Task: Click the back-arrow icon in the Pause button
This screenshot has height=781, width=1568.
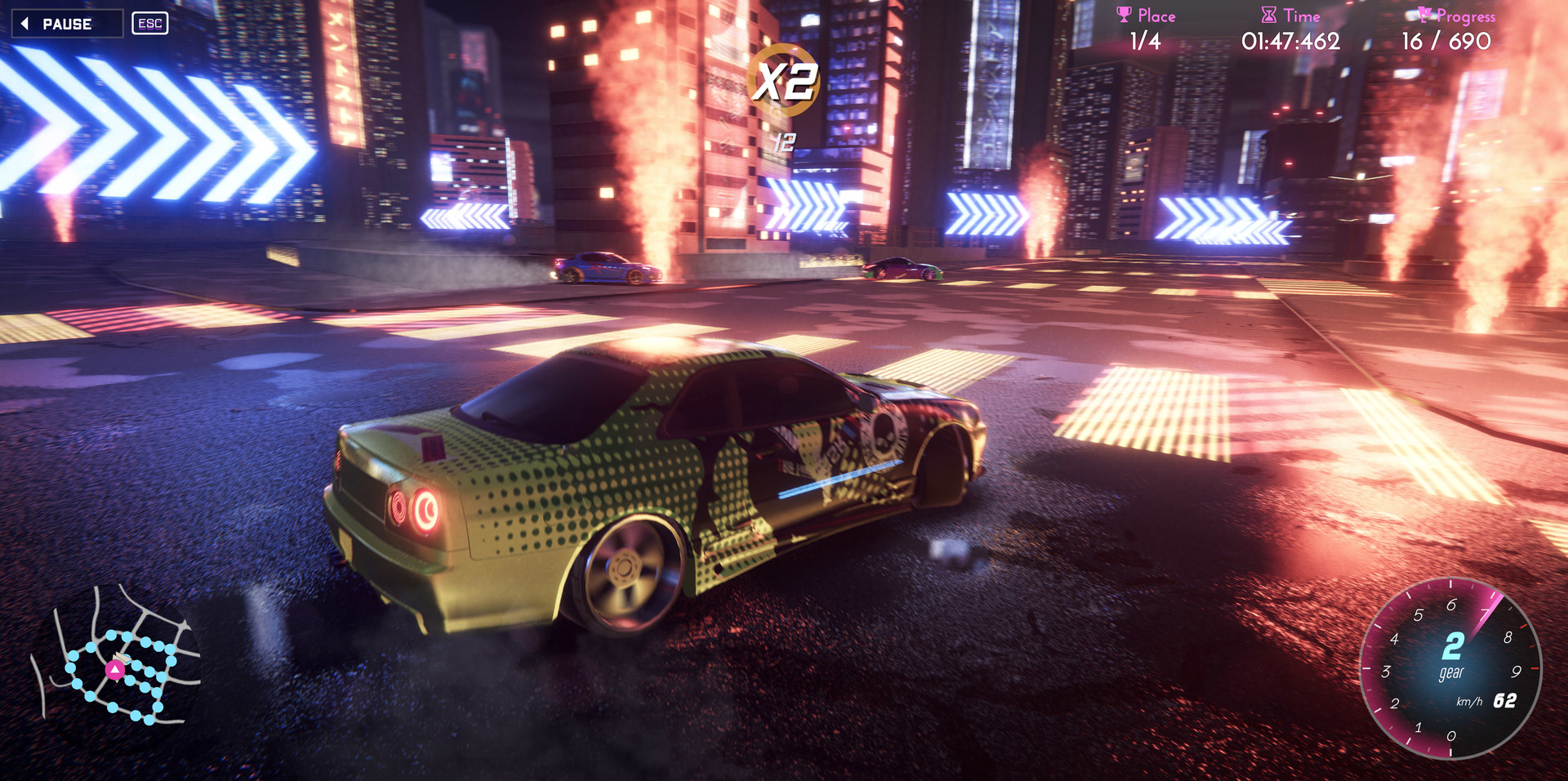Action: pyautogui.click(x=27, y=23)
